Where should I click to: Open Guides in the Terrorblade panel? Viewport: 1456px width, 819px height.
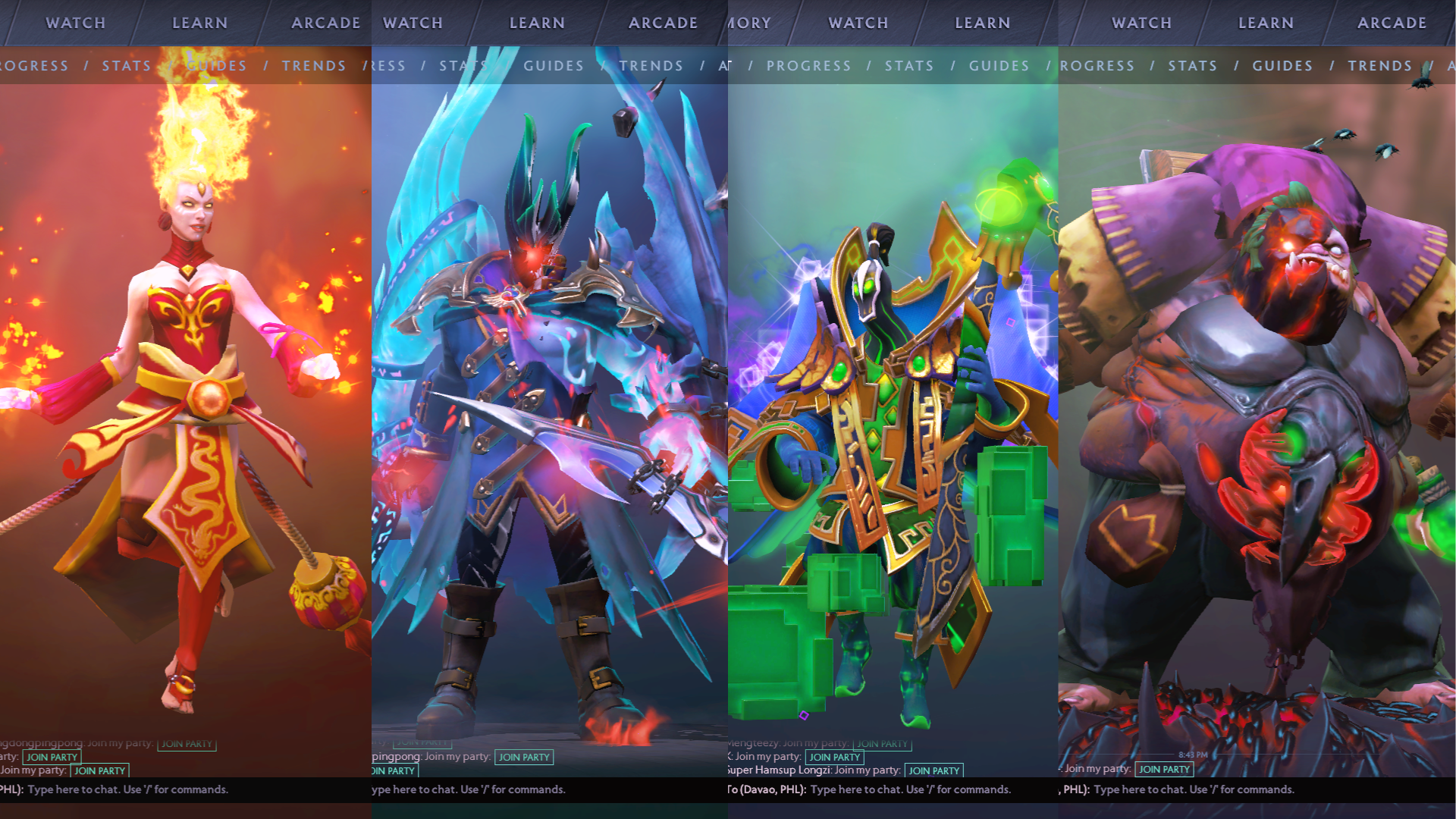(x=554, y=66)
